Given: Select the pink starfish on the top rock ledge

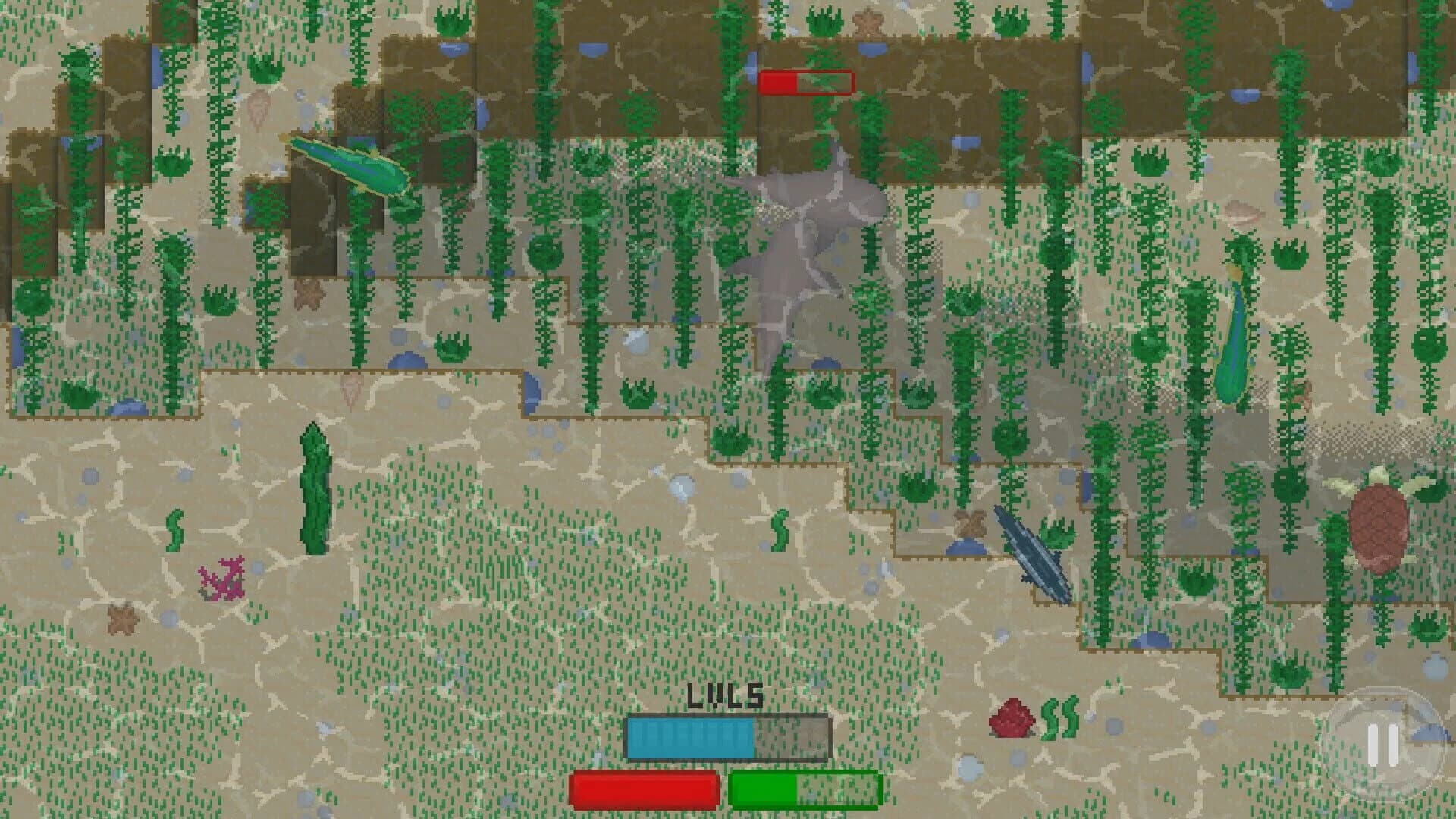Looking at the screenshot, I should [867, 21].
